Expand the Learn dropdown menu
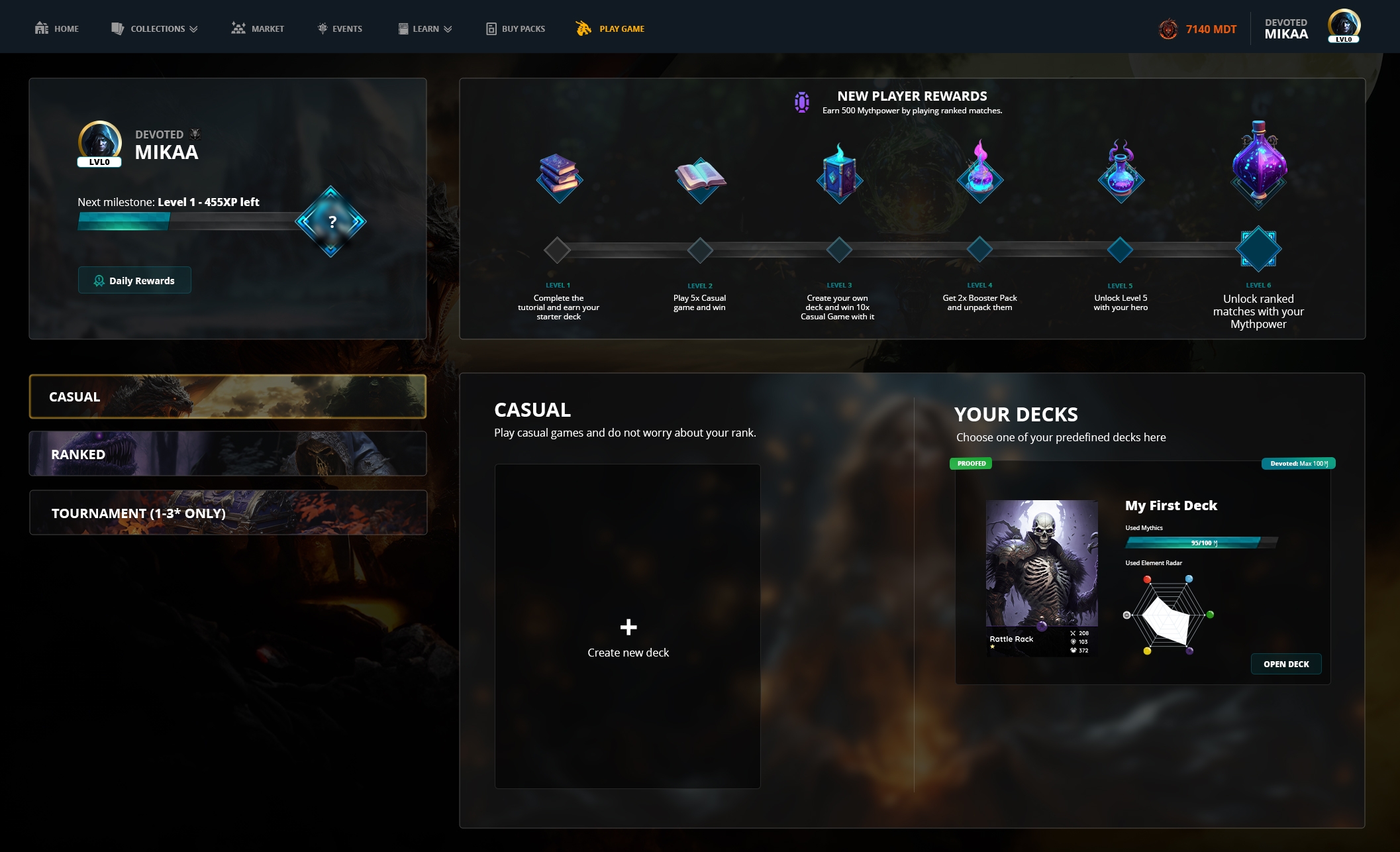This screenshot has width=1400, height=852. [x=425, y=28]
